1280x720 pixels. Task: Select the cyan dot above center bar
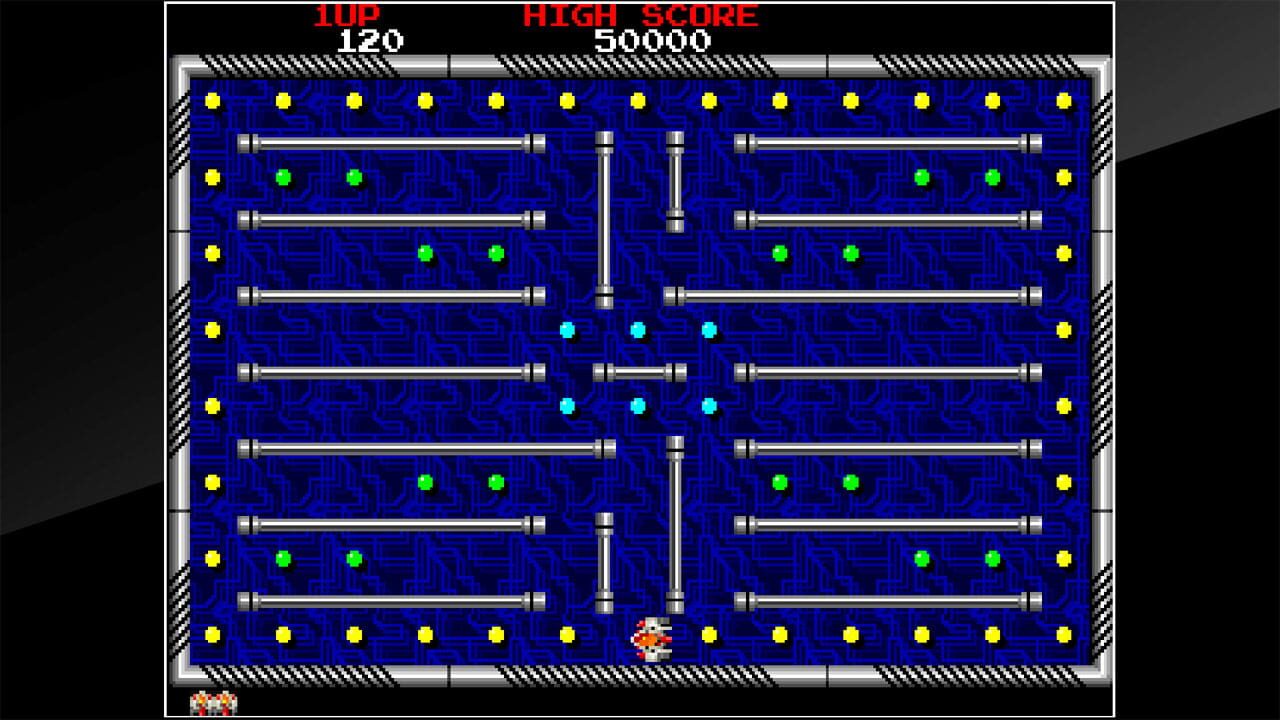(640, 329)
